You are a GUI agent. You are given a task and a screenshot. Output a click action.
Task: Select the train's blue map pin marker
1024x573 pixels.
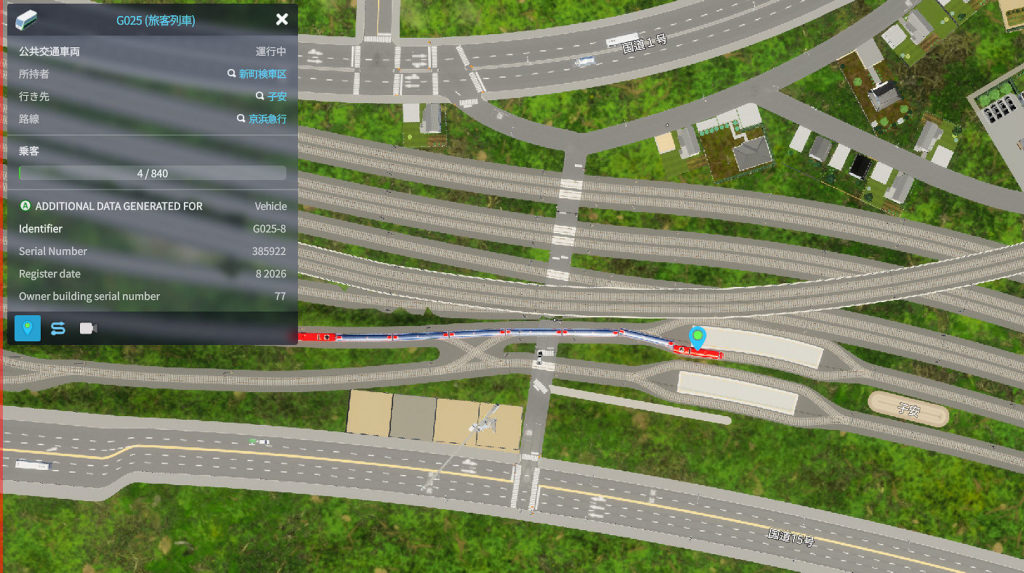click(x=698, y=337)
